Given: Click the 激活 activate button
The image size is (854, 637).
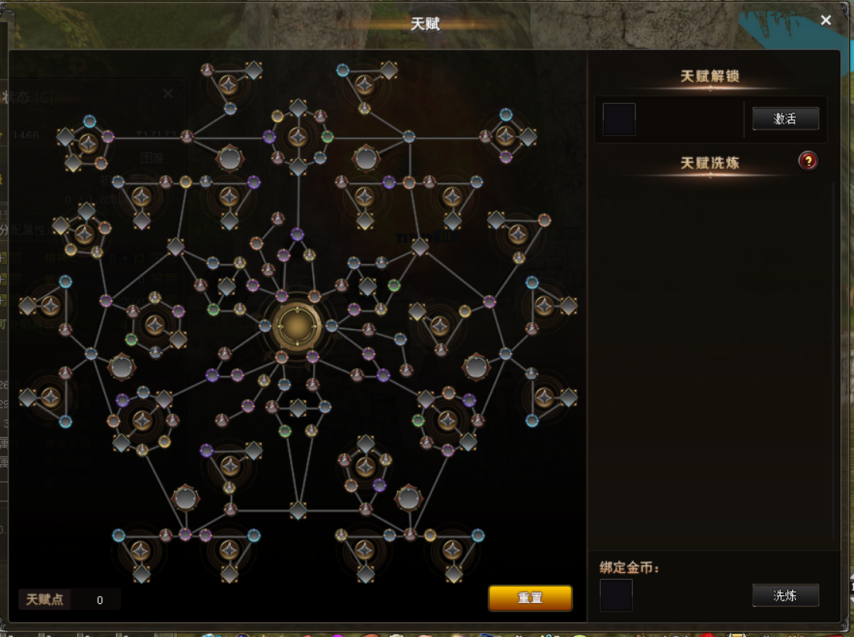Looking at the screenshot, I should (785, 119).
